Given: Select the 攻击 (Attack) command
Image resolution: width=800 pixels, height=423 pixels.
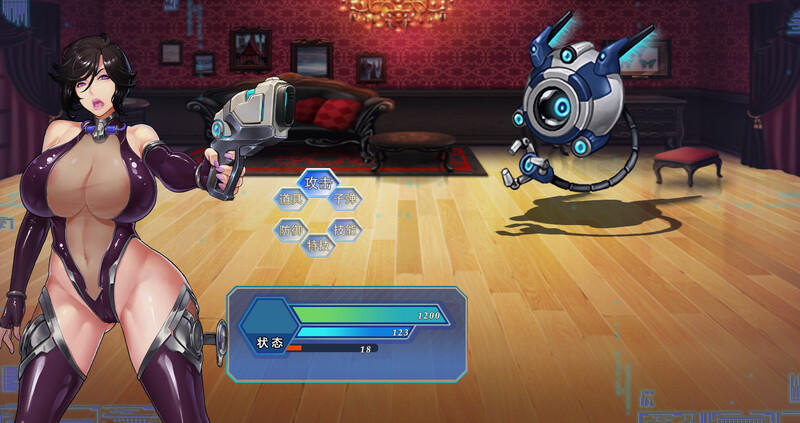Looking at the screenshot, I should click(317, 183).
